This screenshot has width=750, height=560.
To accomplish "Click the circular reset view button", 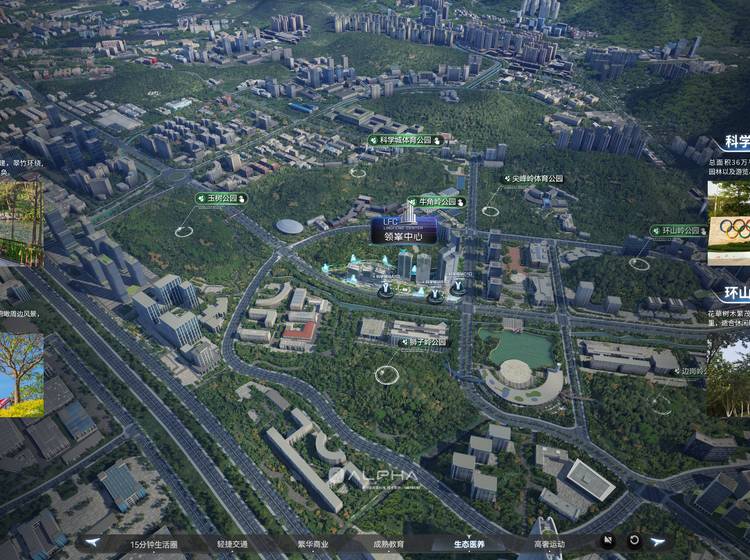I will click(633, 541).
